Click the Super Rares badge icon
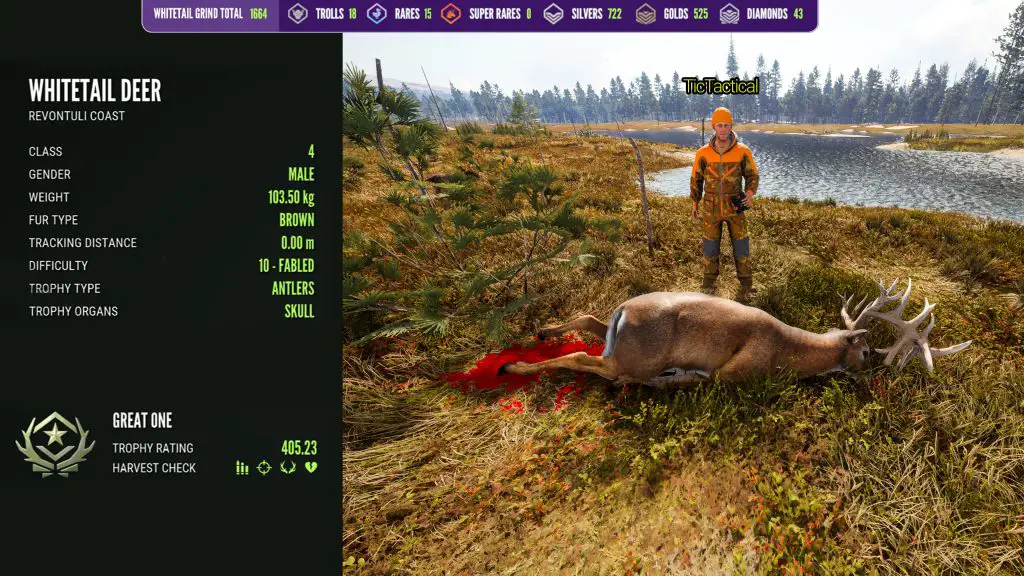Viewport: 1024px width, 576px height. click(451, 14)
